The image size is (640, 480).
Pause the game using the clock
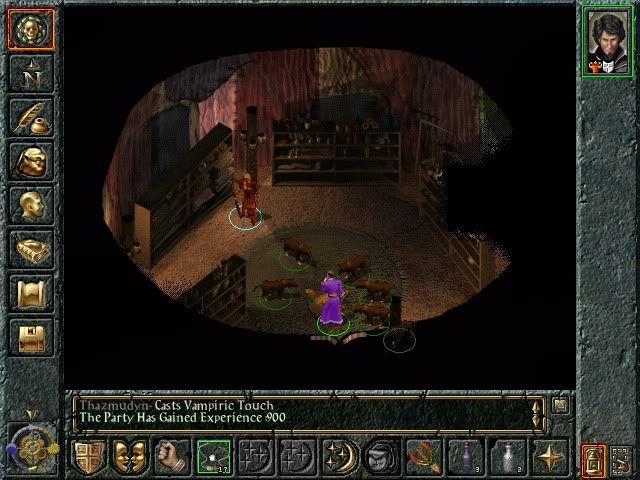click(x=28, y=443)
